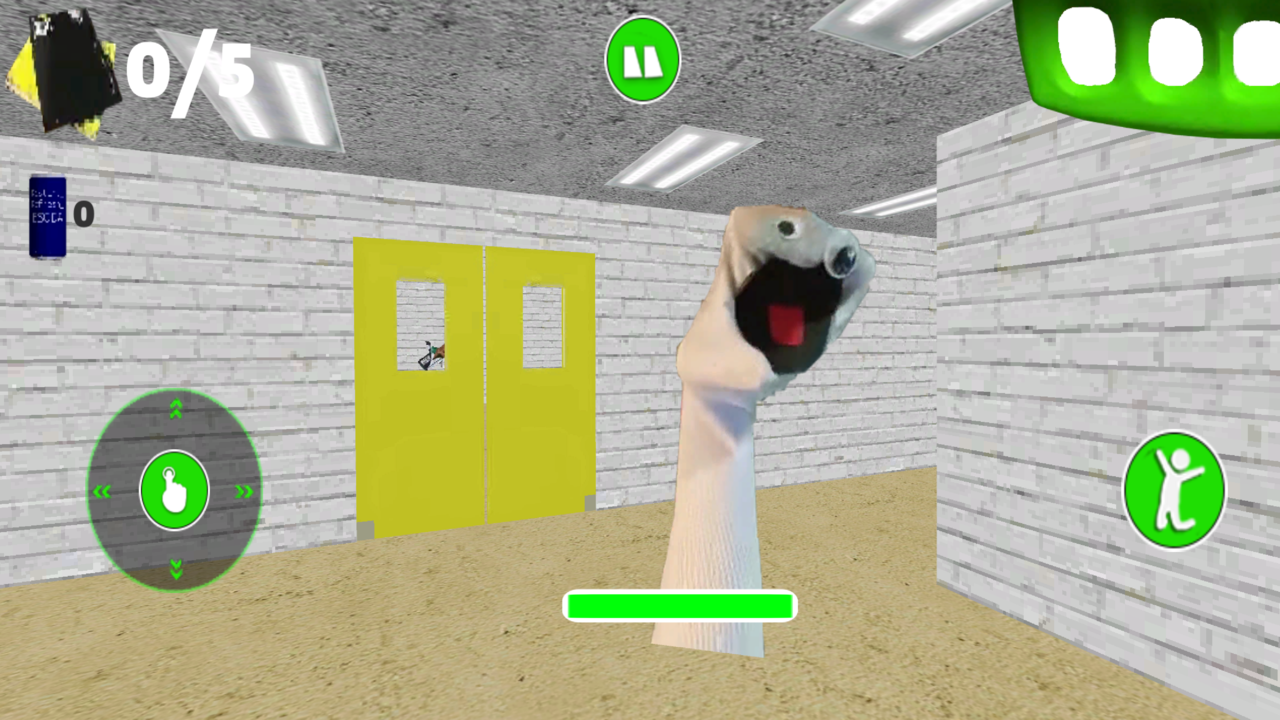
Task: Click the 0/5 notebook score text
Action: (x=190, y=70)
